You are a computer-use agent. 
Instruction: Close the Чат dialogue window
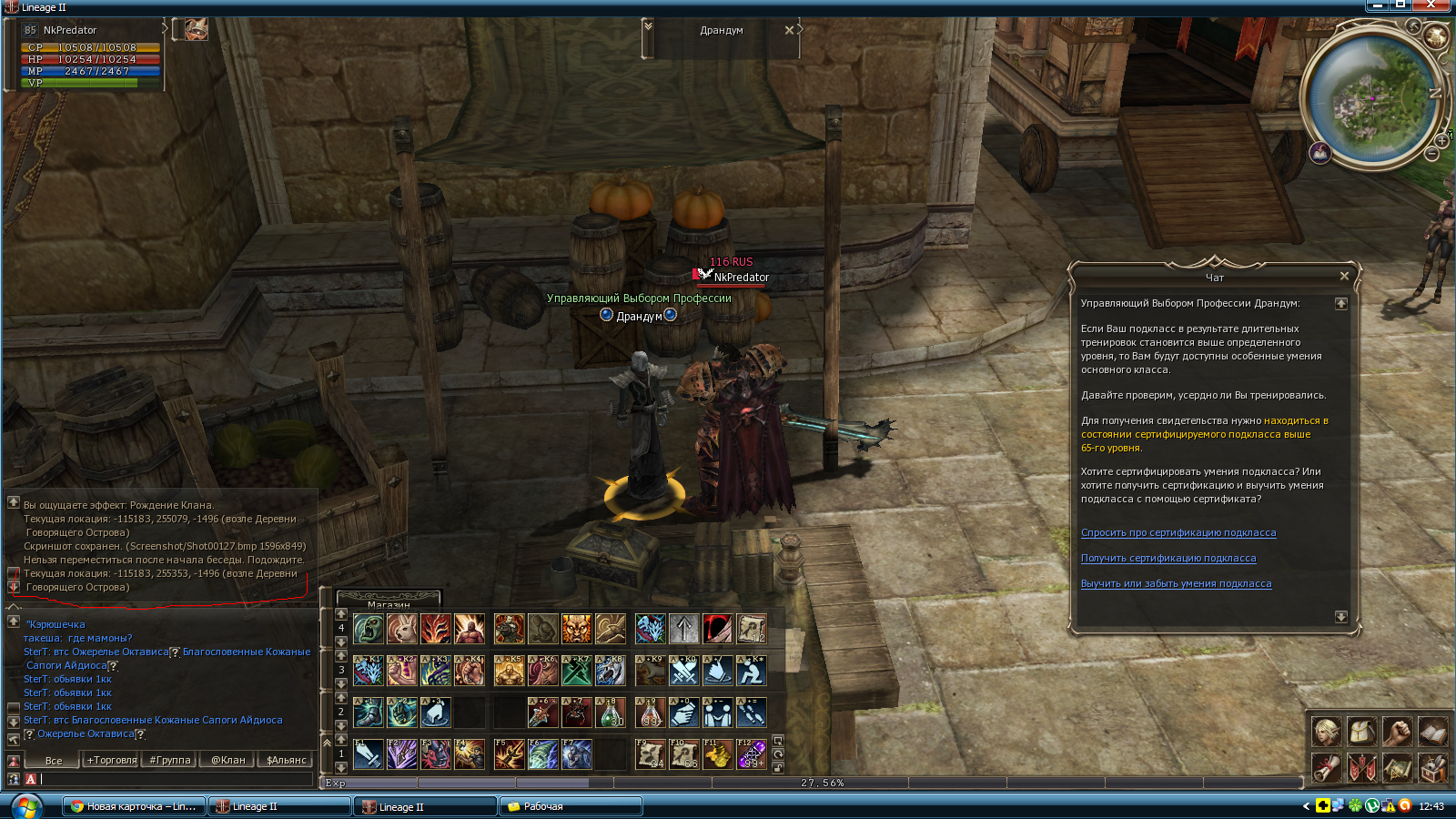pyautogui.click(x=1344, y=276)
